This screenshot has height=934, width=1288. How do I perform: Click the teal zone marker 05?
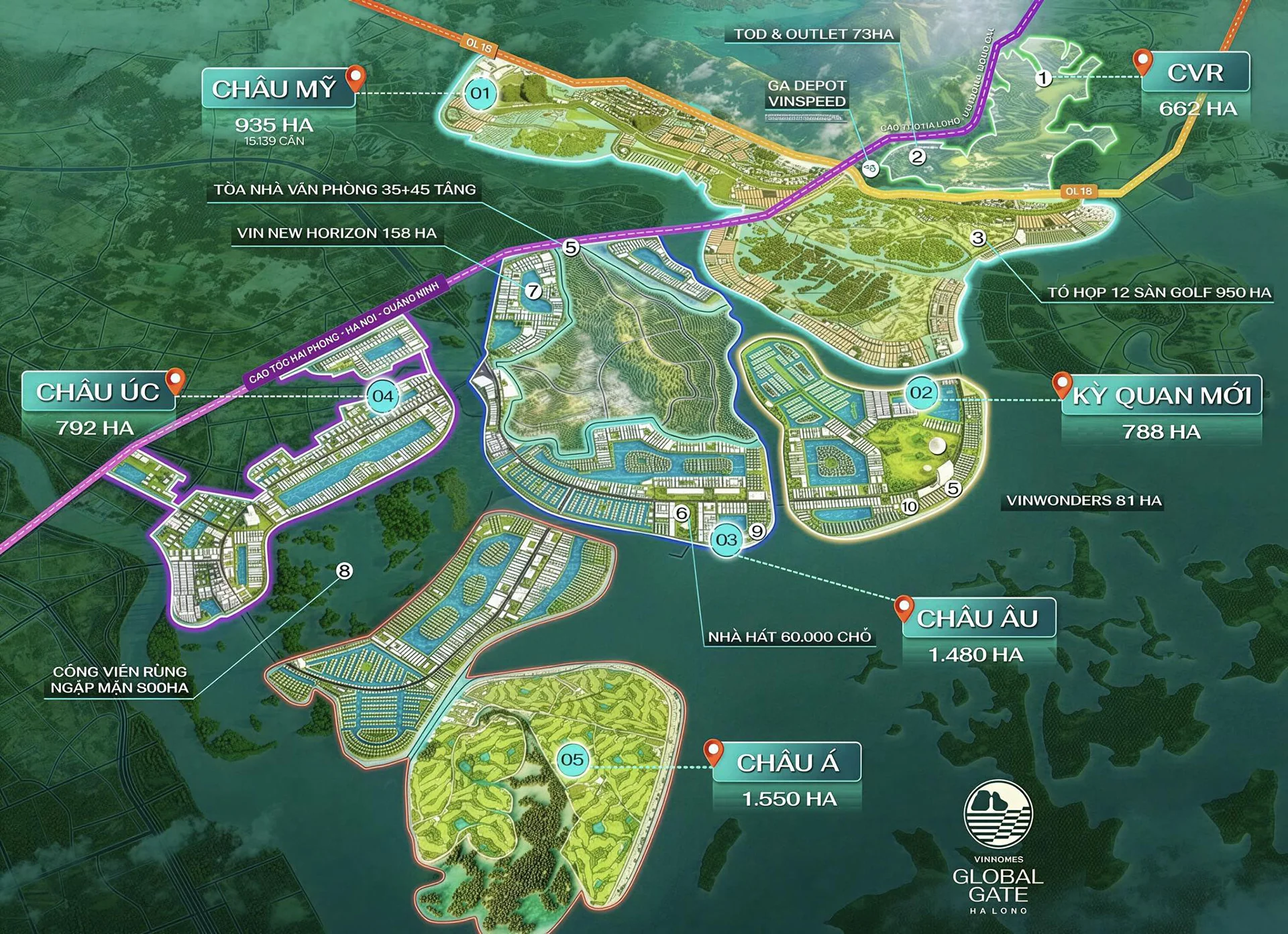(572, 760)
